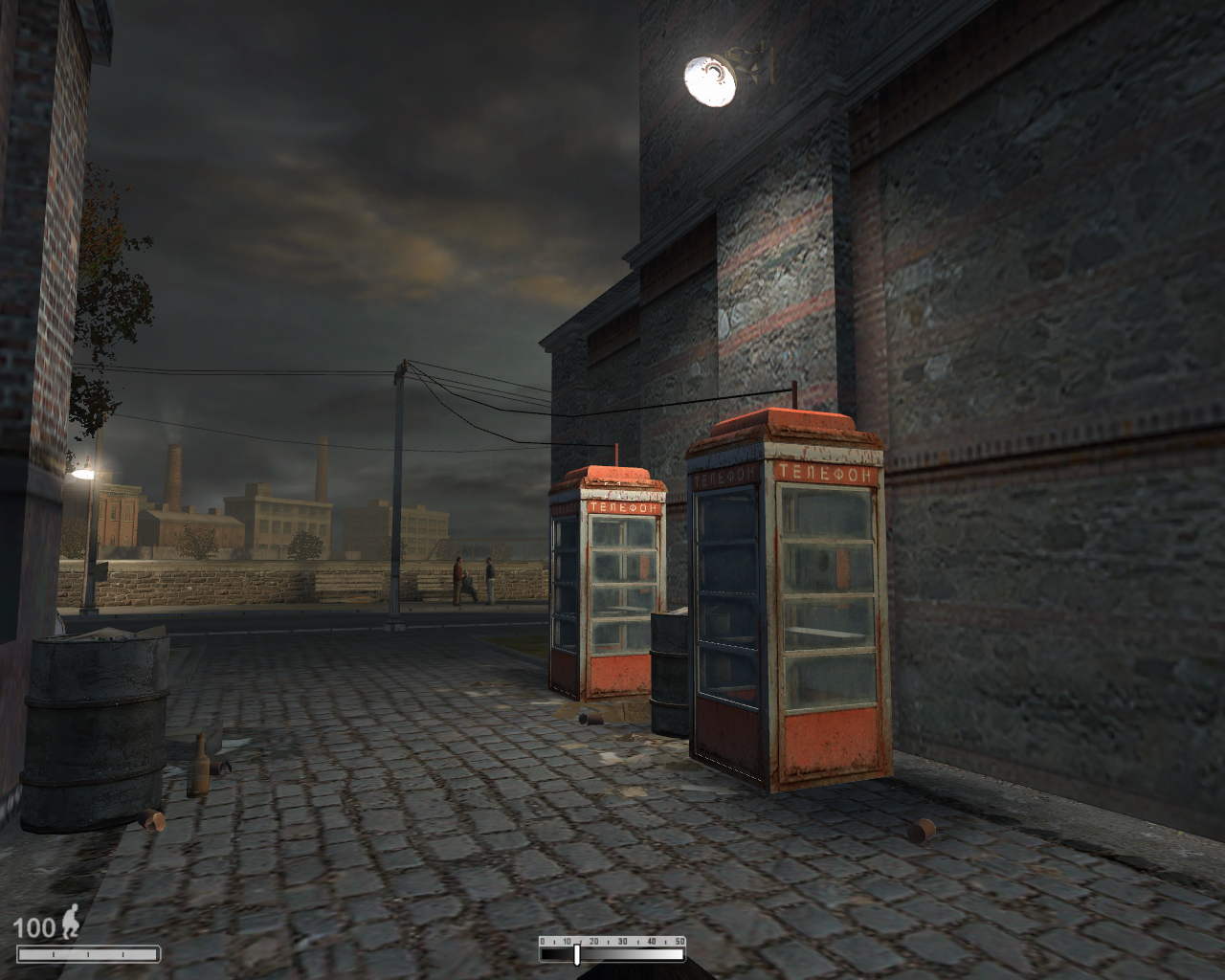Image resolution: width=1225 pixels, height=980 pixels.
Task: Click the crouching figure stance icon
Action: 70,924
